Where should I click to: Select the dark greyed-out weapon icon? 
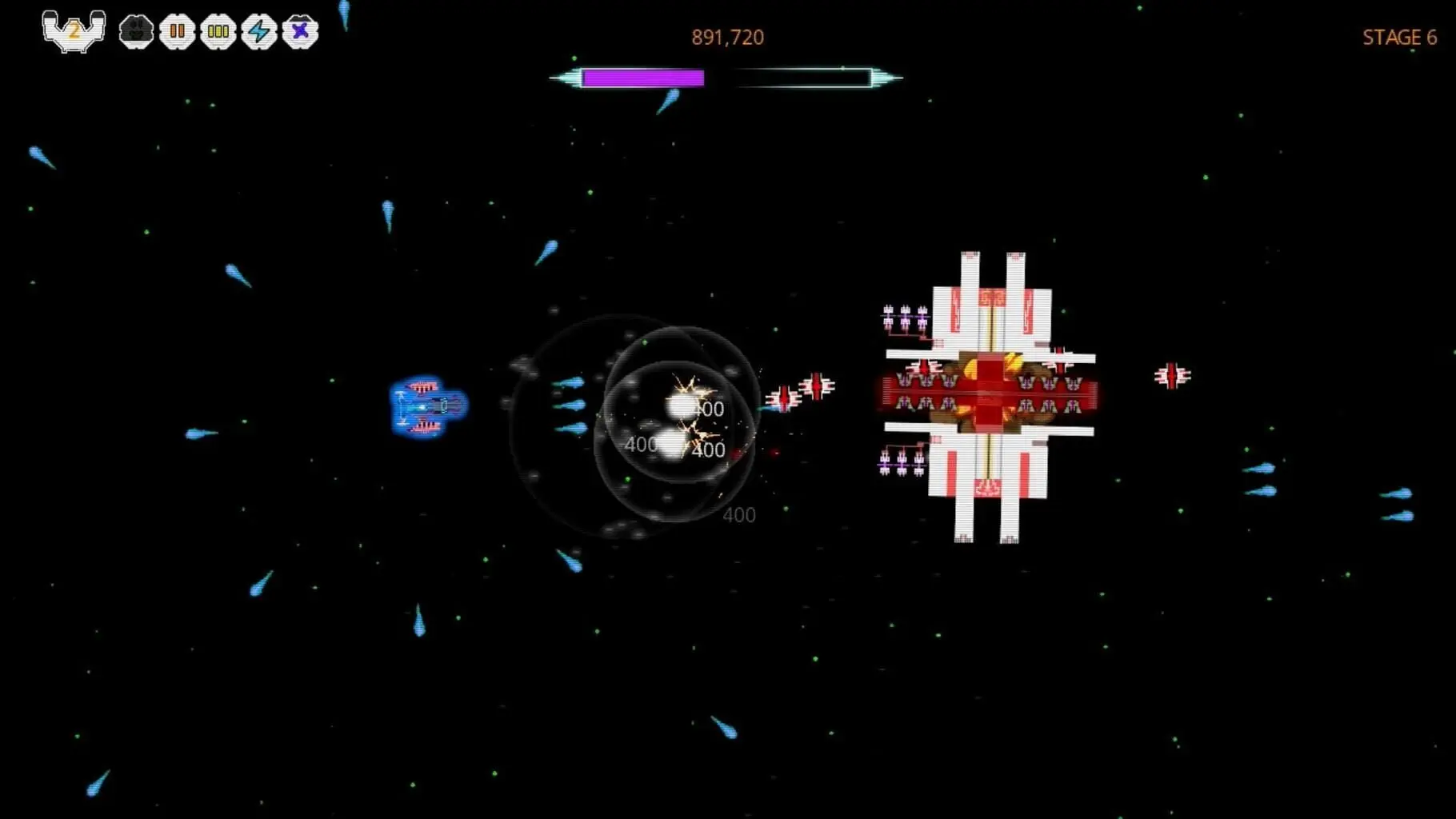[136, 32]
